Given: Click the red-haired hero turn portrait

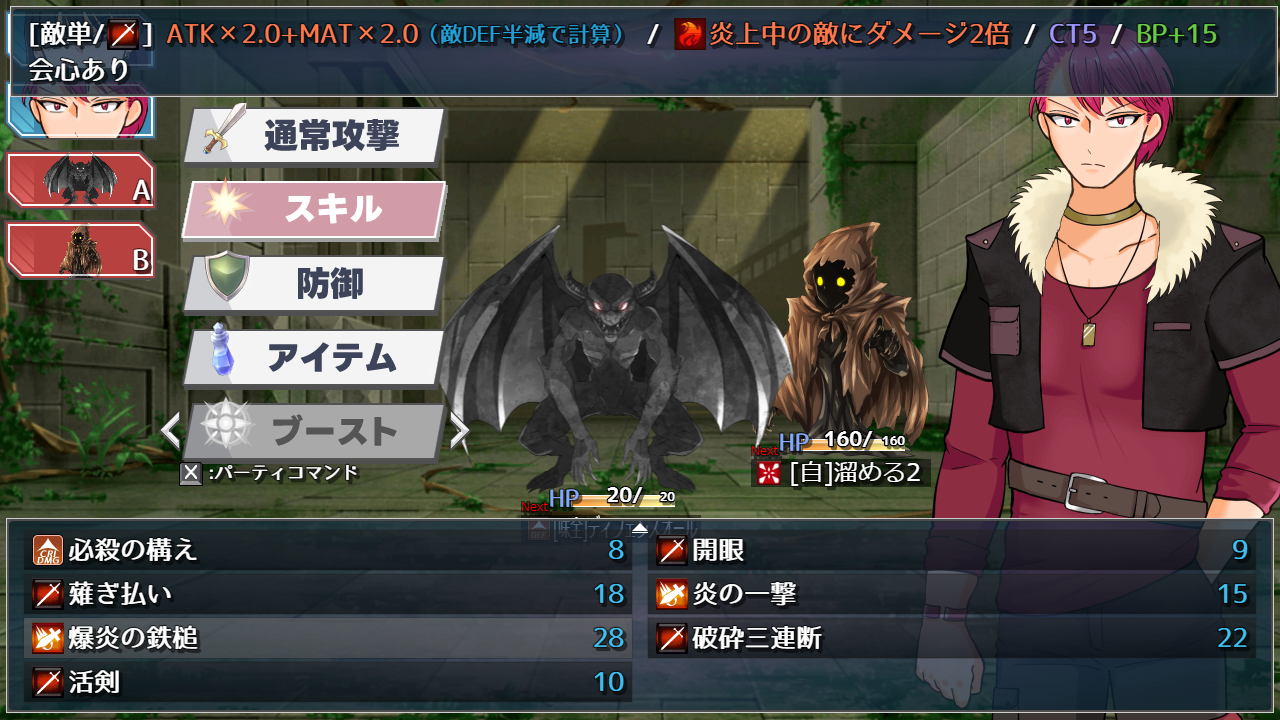Looking at the screenshot, I should point(80,110).
